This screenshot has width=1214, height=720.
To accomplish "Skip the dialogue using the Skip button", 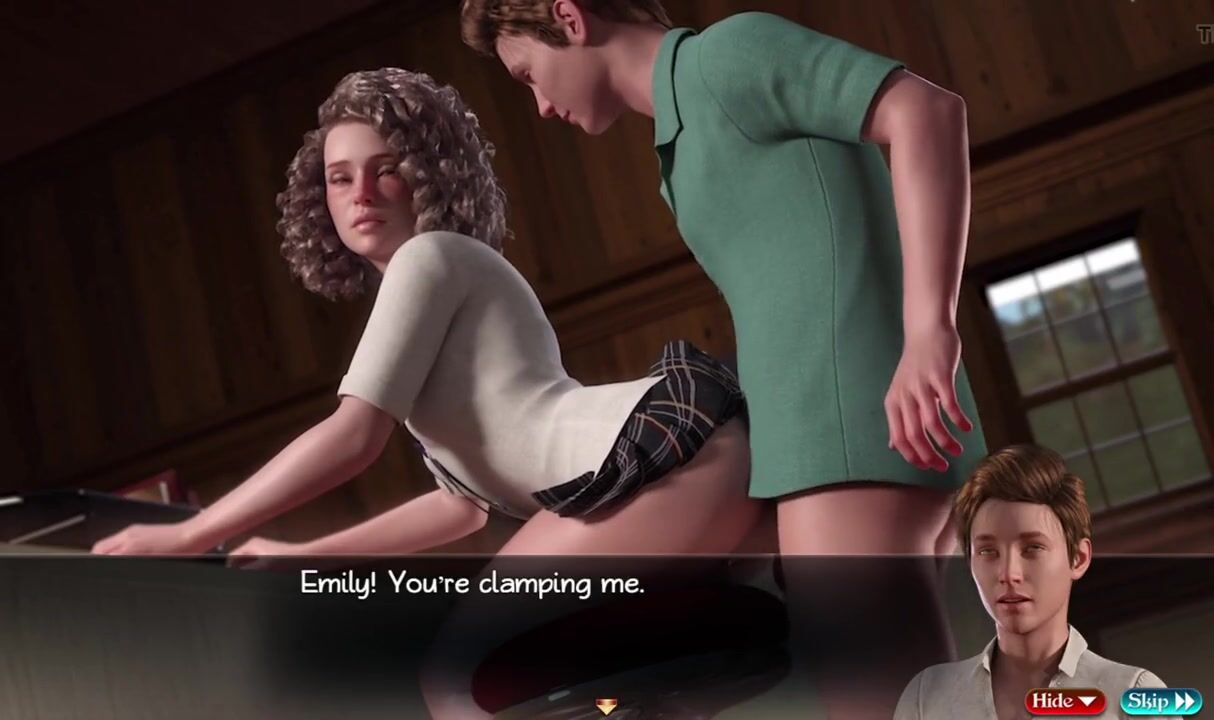I will click(x=1159, y=701).
